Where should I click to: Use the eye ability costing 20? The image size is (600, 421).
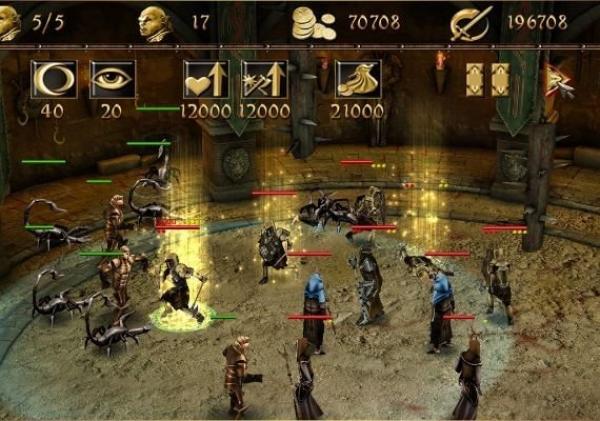(x=112, y=80)
